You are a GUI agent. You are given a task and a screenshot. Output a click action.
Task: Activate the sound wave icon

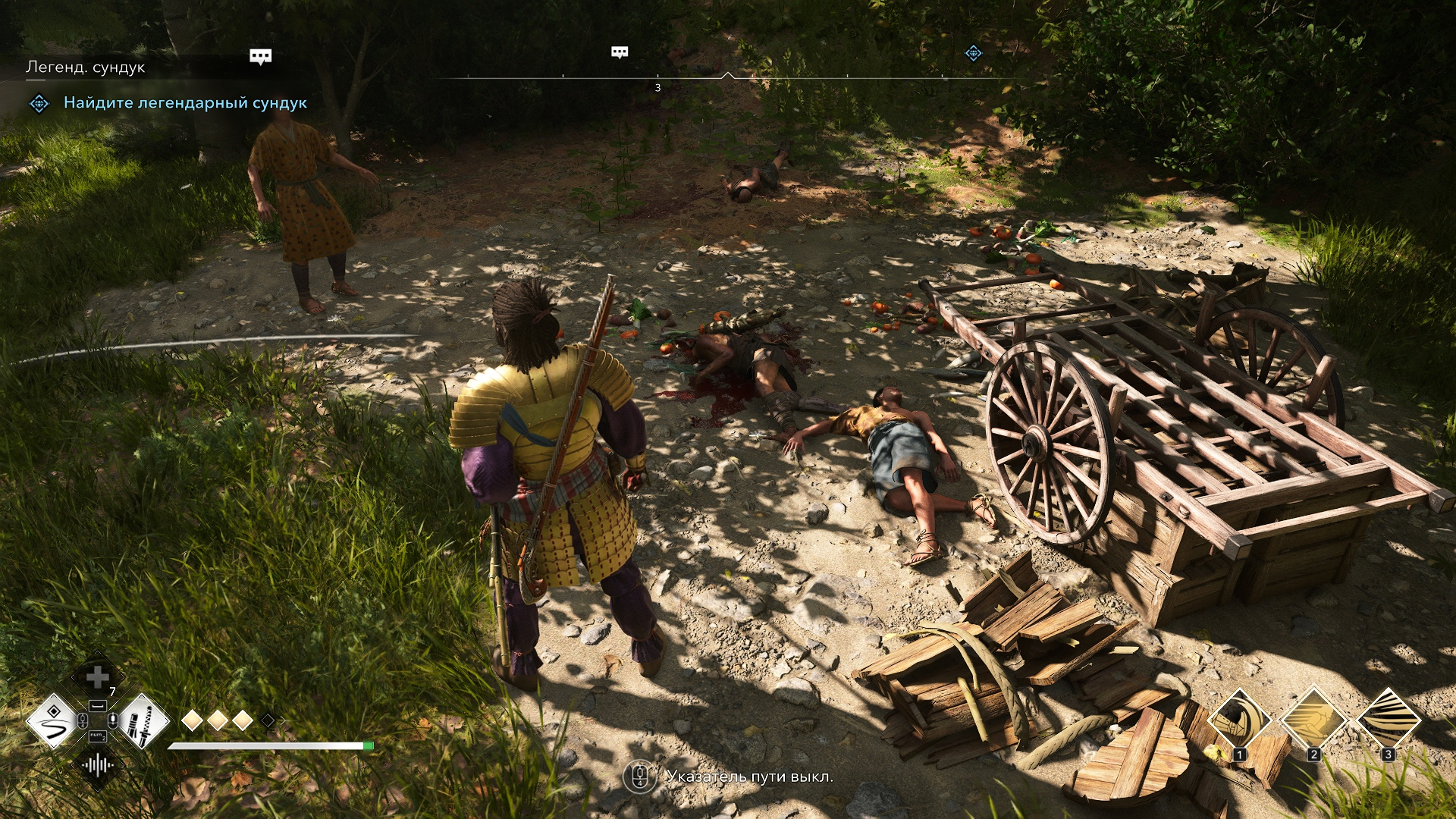coord(98,765)
